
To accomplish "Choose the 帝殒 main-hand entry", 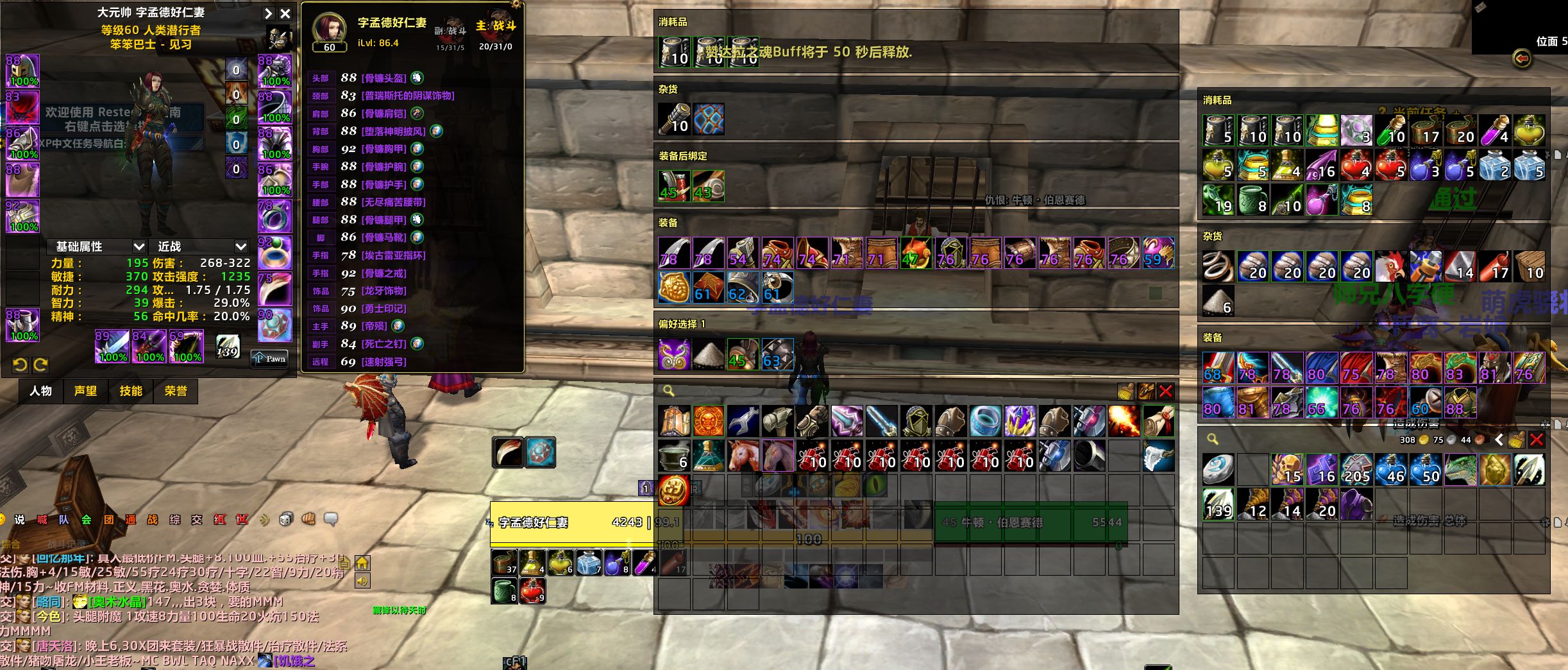I will point(374,326).
